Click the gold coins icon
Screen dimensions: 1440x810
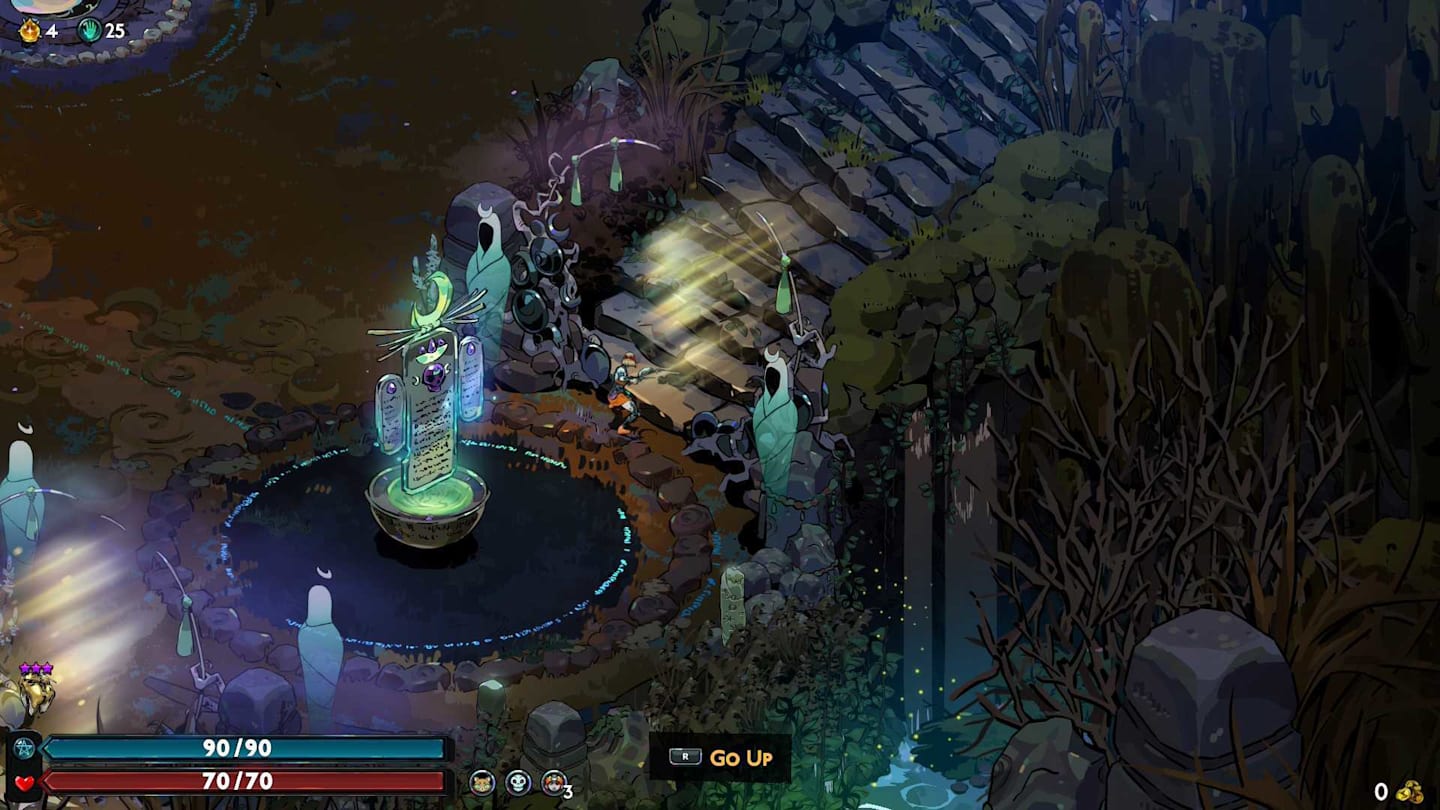click(x=1410, y=791)
